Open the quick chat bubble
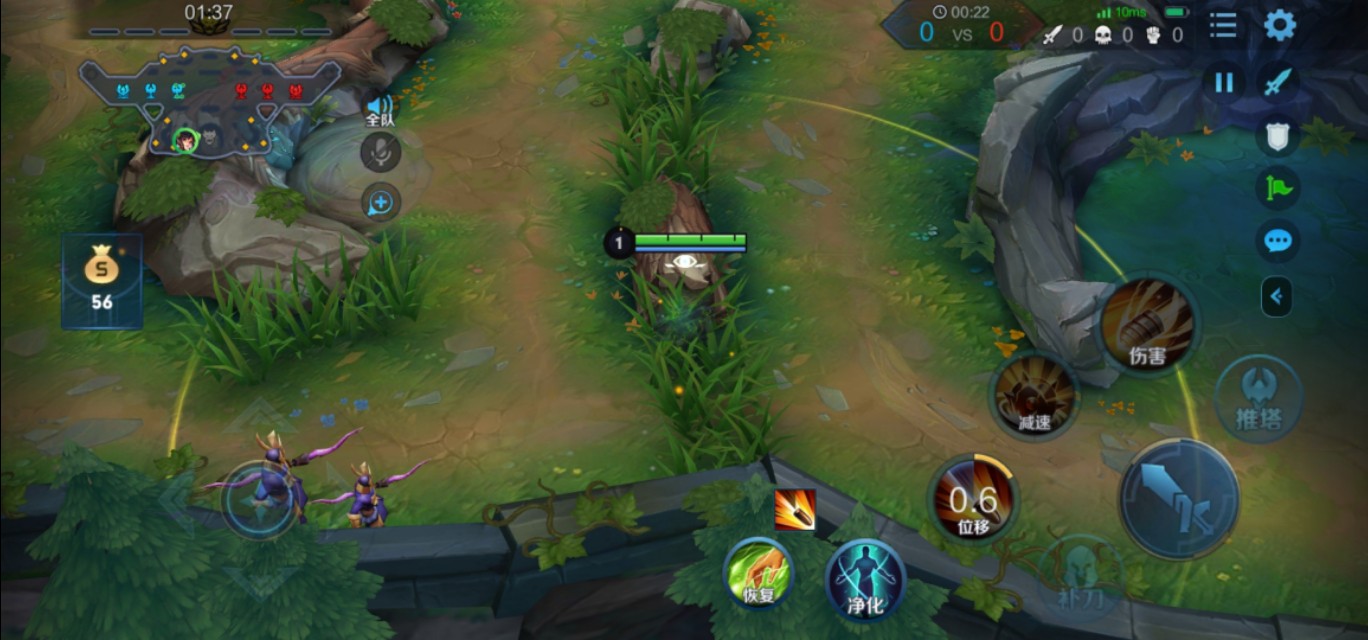Viewport: 1368px width, 640px height. pos(1278,241)
